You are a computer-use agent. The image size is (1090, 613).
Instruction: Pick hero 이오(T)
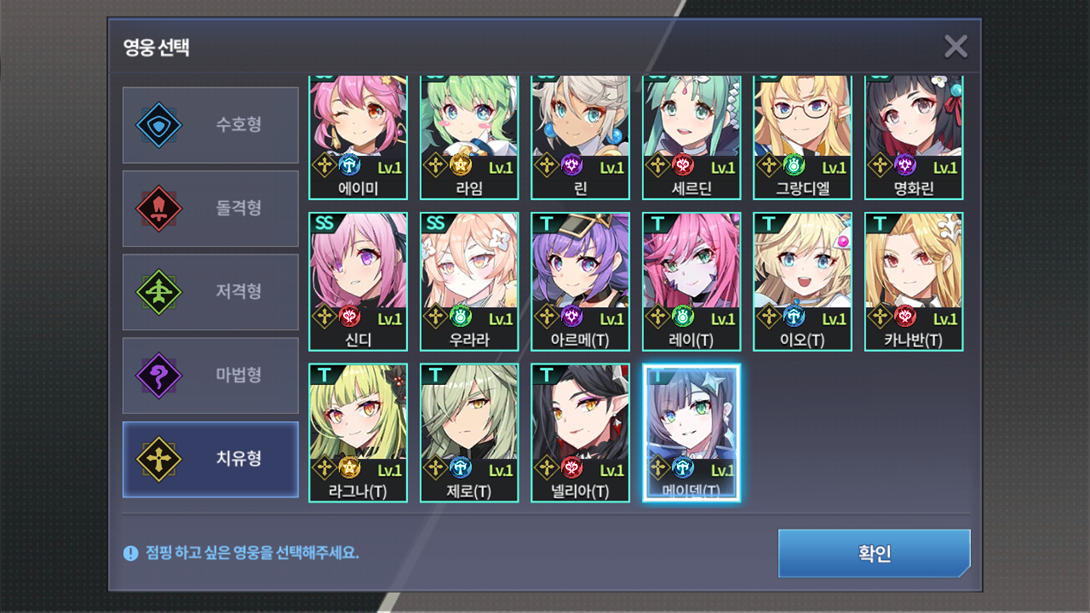(x=802, y=280)
